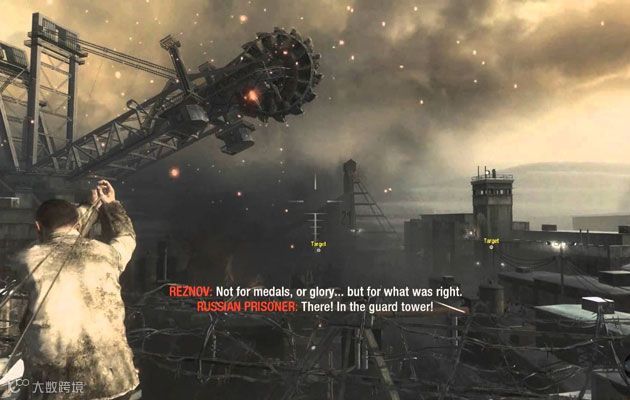Select the Target marker beneath the crosshair

click(x=318, y=245)
